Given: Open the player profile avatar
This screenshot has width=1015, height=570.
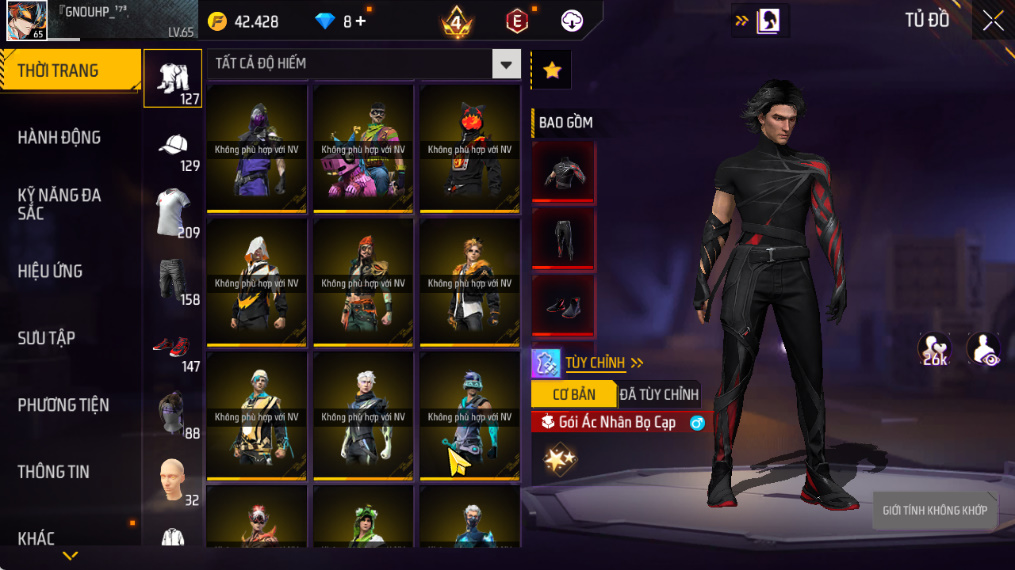Looking at the screenshot, I should (x=27, y=20).
